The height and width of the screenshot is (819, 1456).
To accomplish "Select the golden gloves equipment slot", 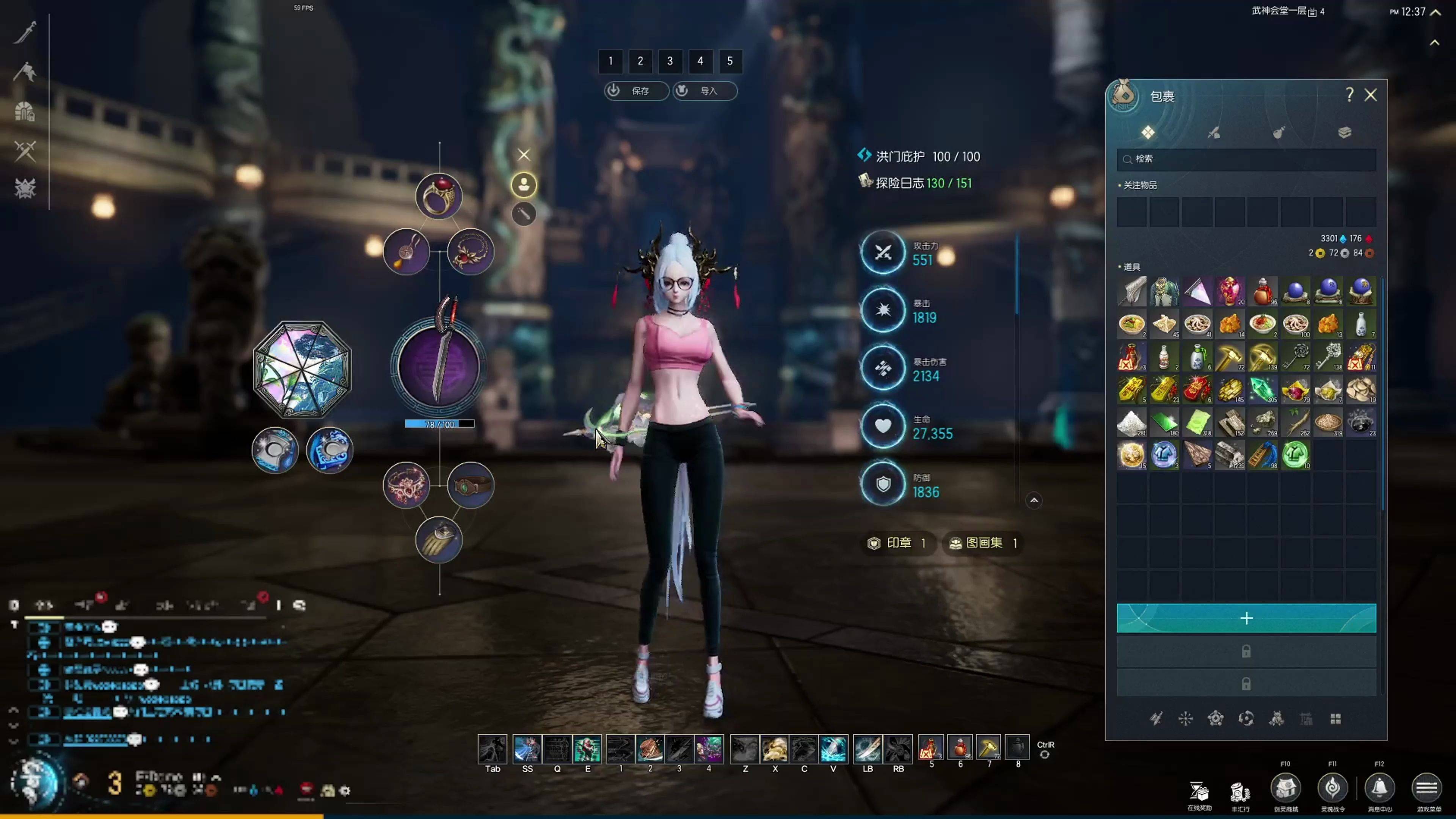I will click(439, 540).
